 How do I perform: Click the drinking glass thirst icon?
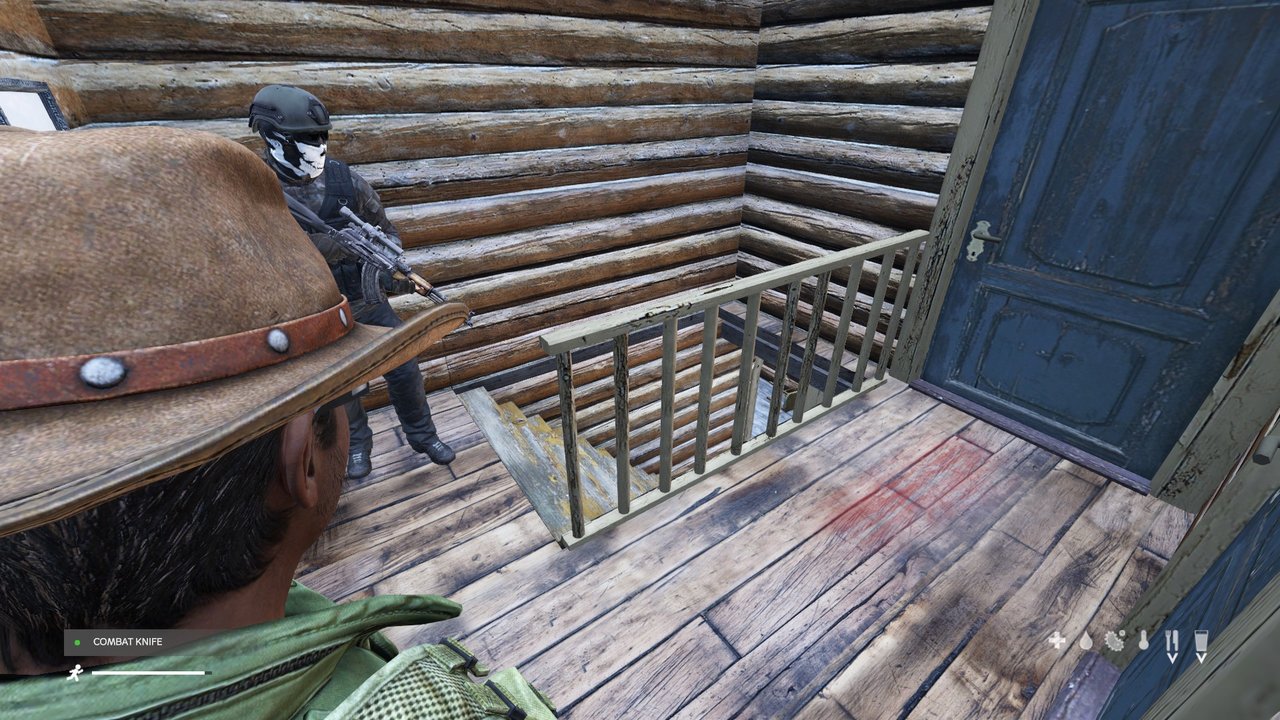(x=1201, y=641)
